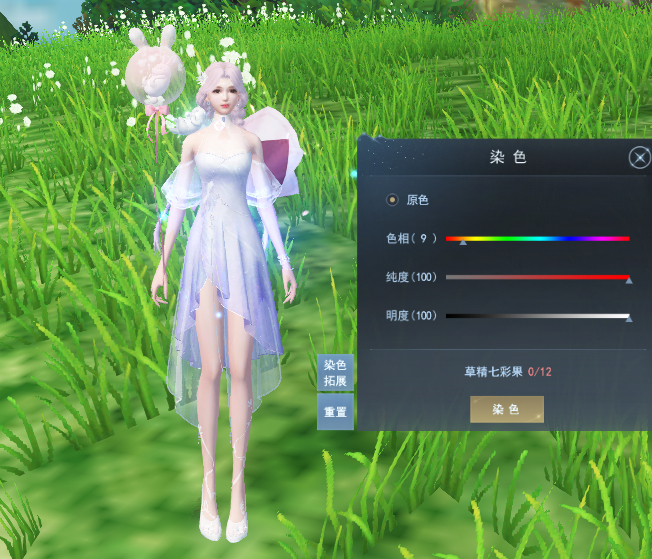The width and height of the screenshot is (652, 559).
Task: Close the 染色 dye panel
Action: [x=639, y=158]
